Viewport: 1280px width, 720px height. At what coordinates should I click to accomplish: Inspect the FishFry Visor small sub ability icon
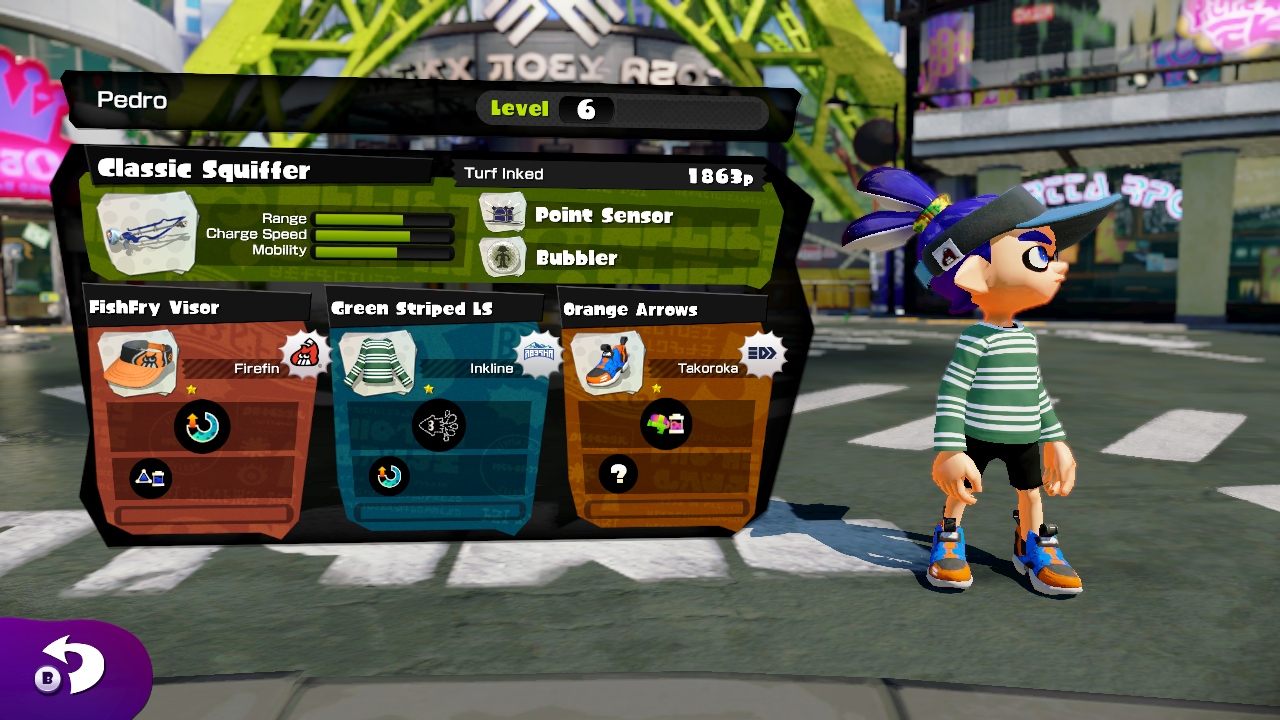click(x=151, y=478)
